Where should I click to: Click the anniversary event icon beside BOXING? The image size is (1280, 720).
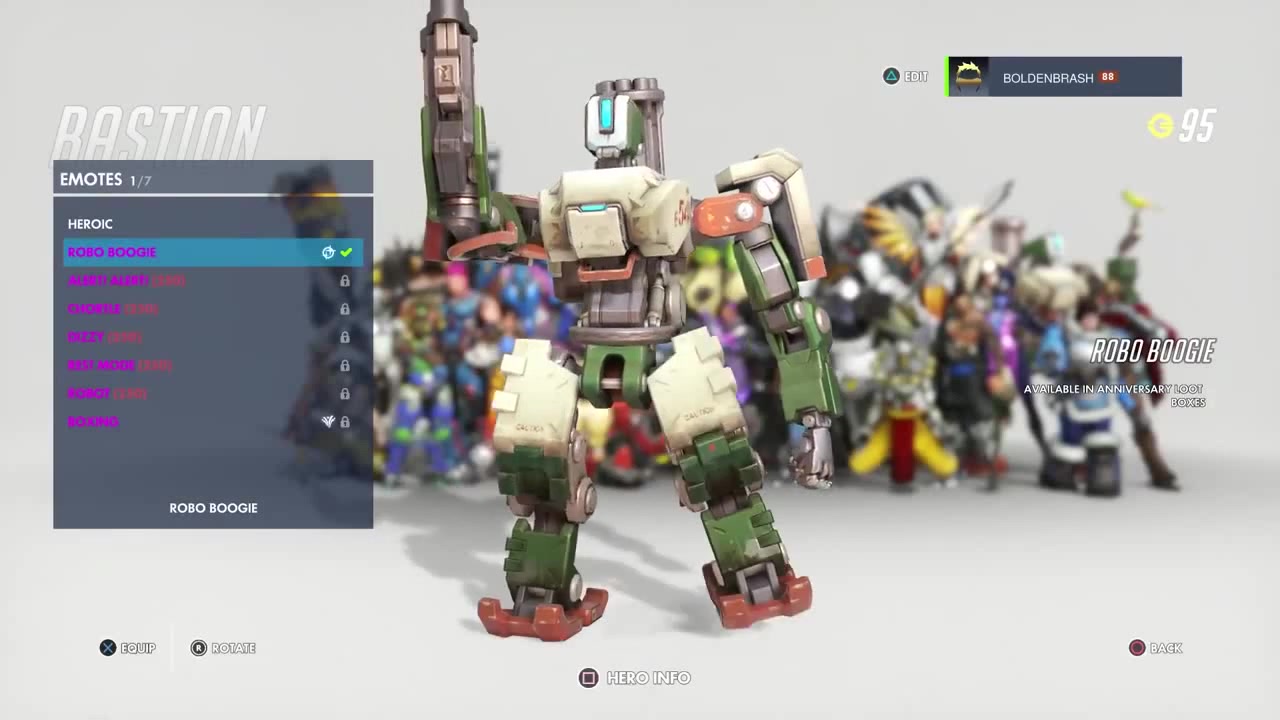tap(327, 422)
